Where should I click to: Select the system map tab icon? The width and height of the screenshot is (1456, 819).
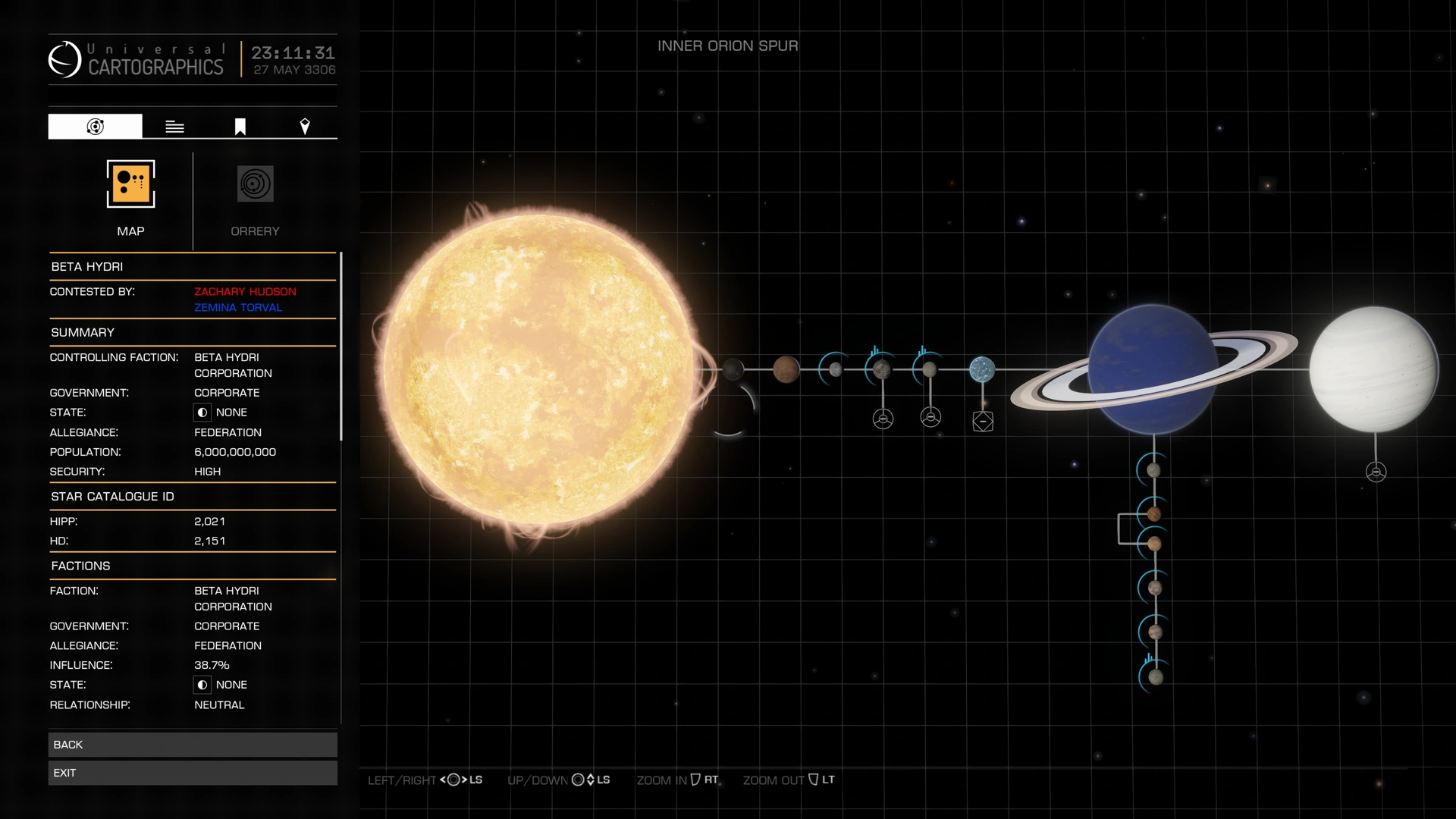pyautogui.click(x=94, y=126)
